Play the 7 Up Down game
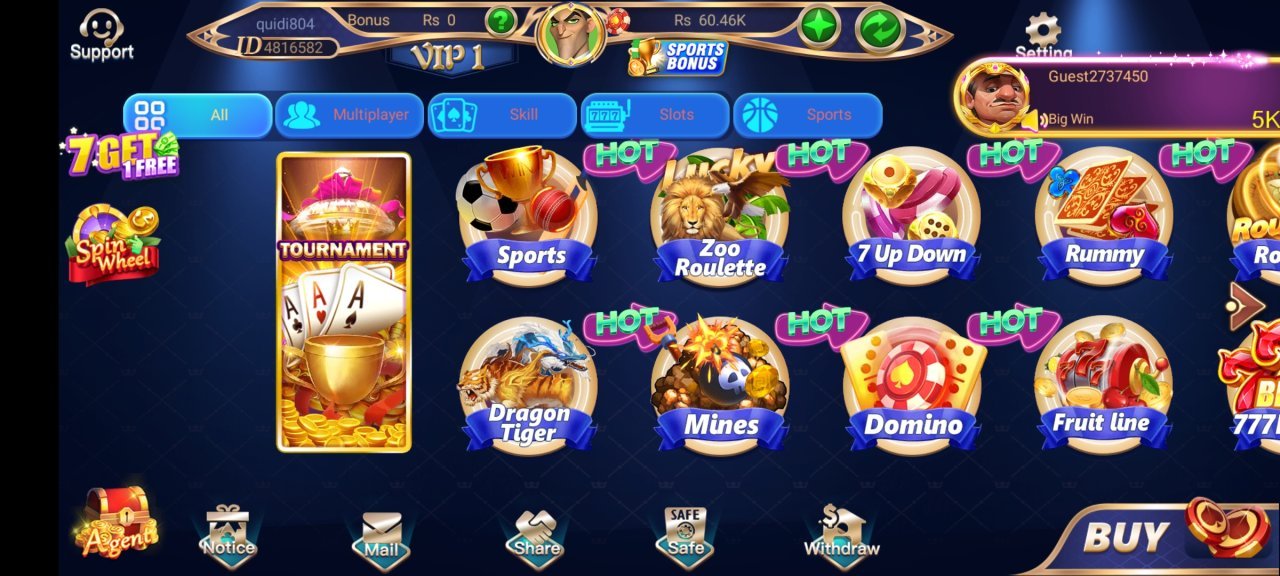Image resolution: width=1280 pixels, height=576 pixels. [911, 217]
